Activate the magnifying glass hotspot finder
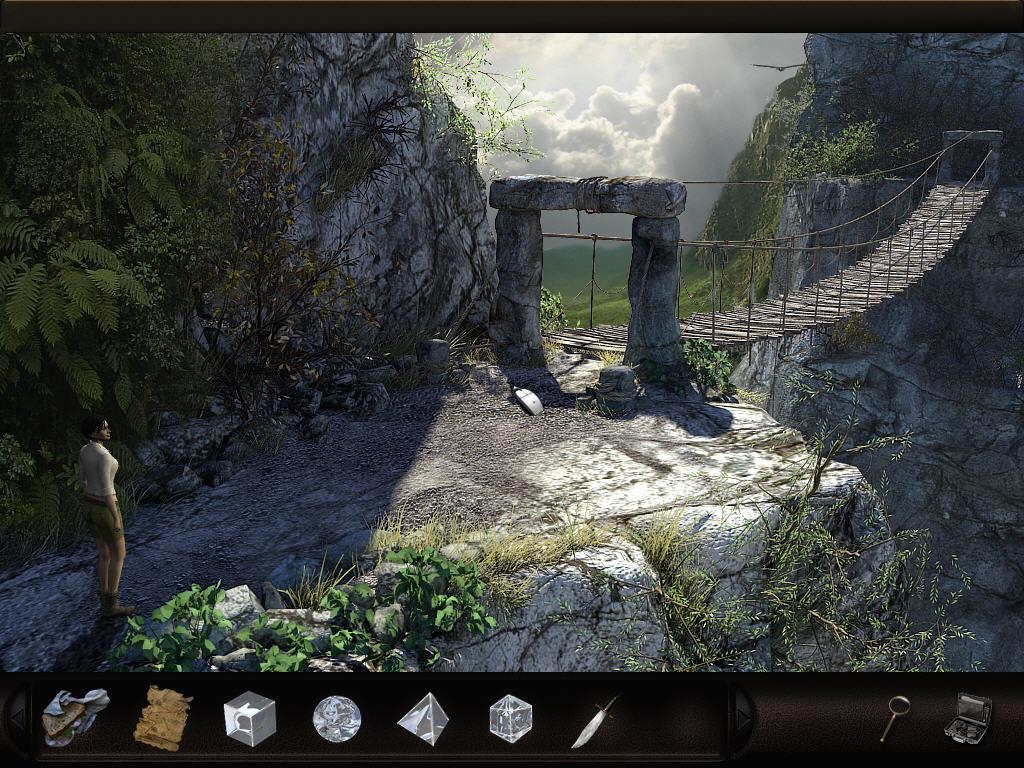Viewport: 1024px width, 768px height. pos(894,718)
